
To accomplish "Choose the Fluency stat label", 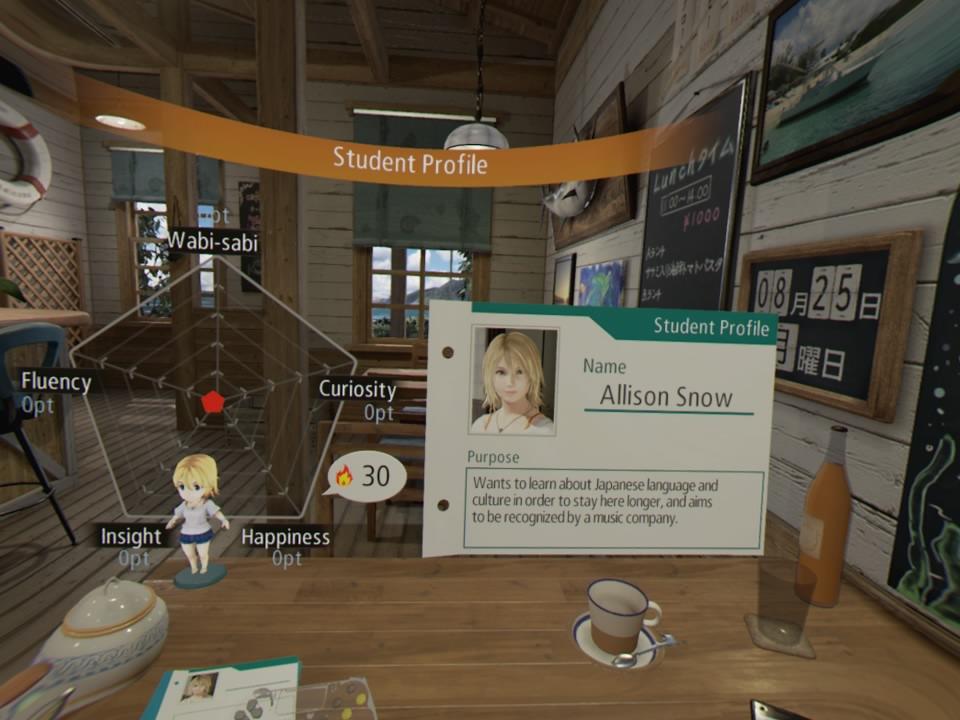I will coord(56,381).
